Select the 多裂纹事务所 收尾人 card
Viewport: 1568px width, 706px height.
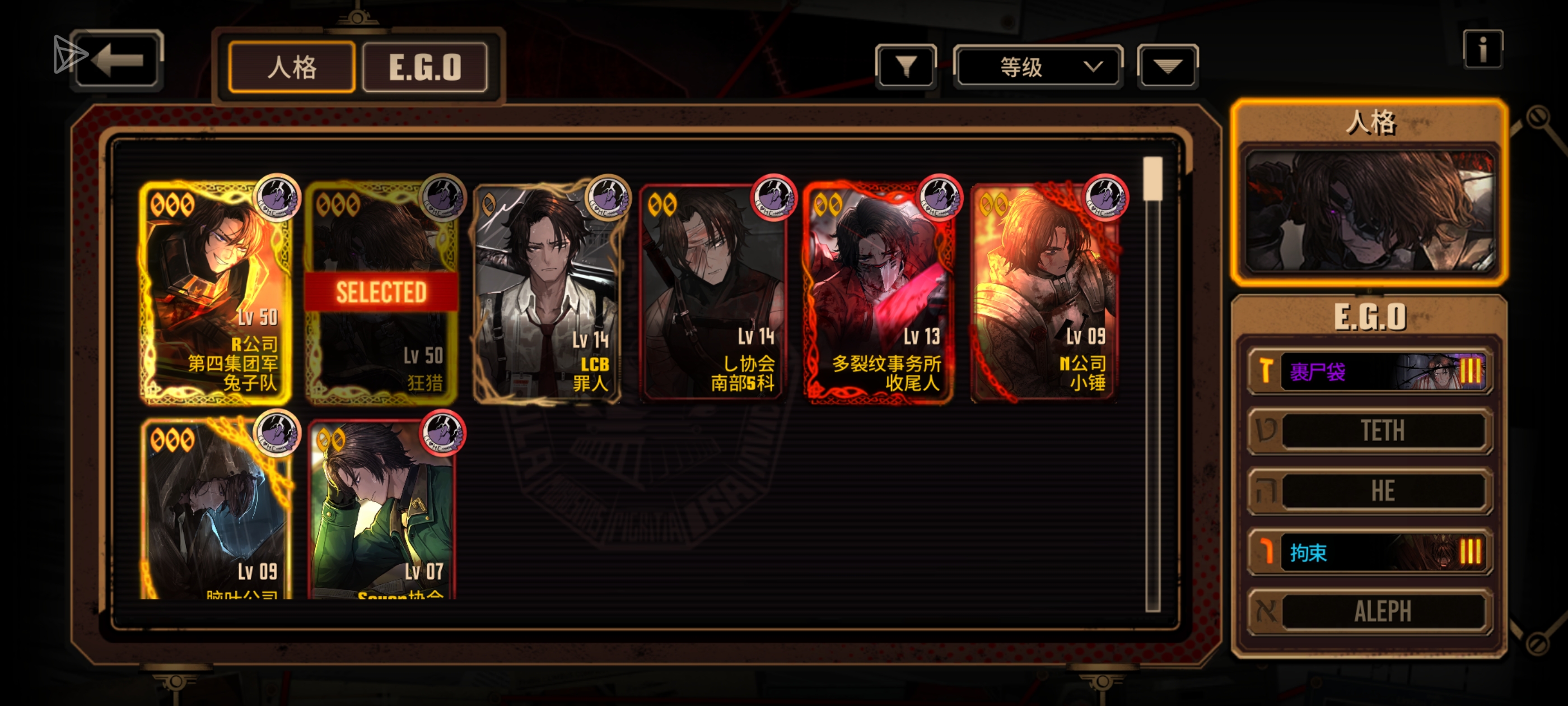point(879,292)
